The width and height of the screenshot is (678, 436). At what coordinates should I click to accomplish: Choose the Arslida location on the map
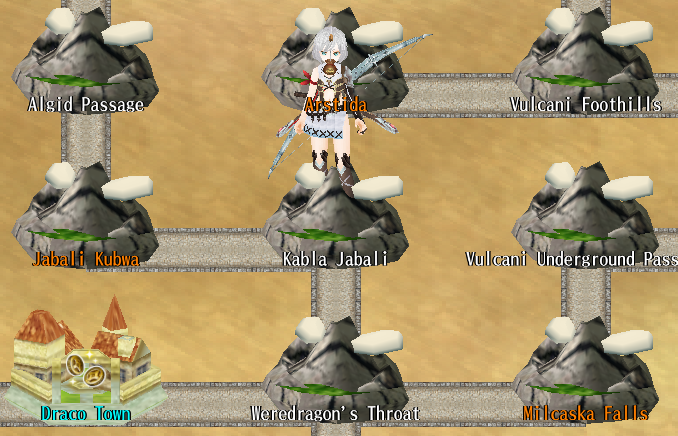click(336, 62)
